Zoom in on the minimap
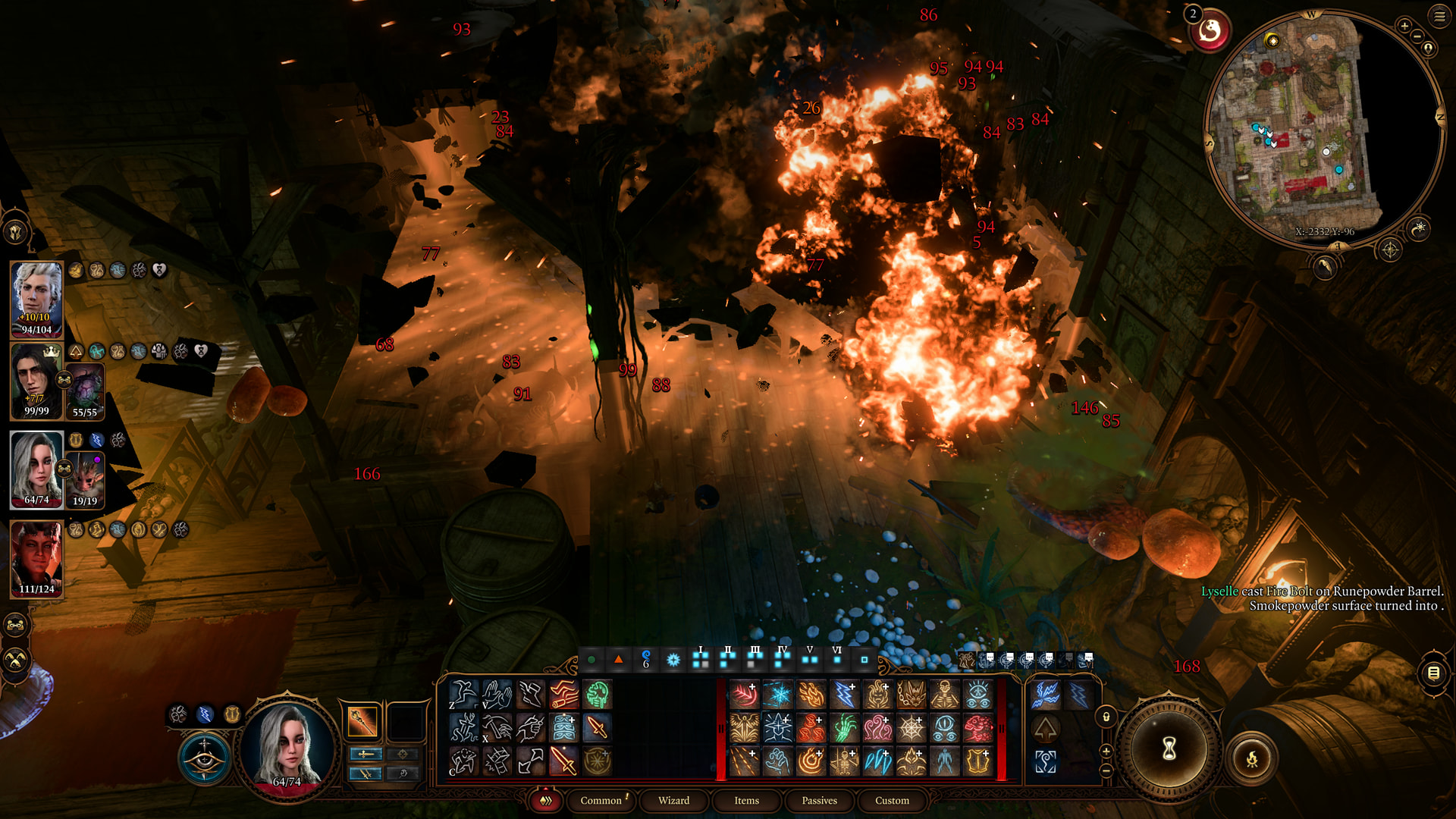The height and width of the screenshot is (819, 1456). [1404, 27]
